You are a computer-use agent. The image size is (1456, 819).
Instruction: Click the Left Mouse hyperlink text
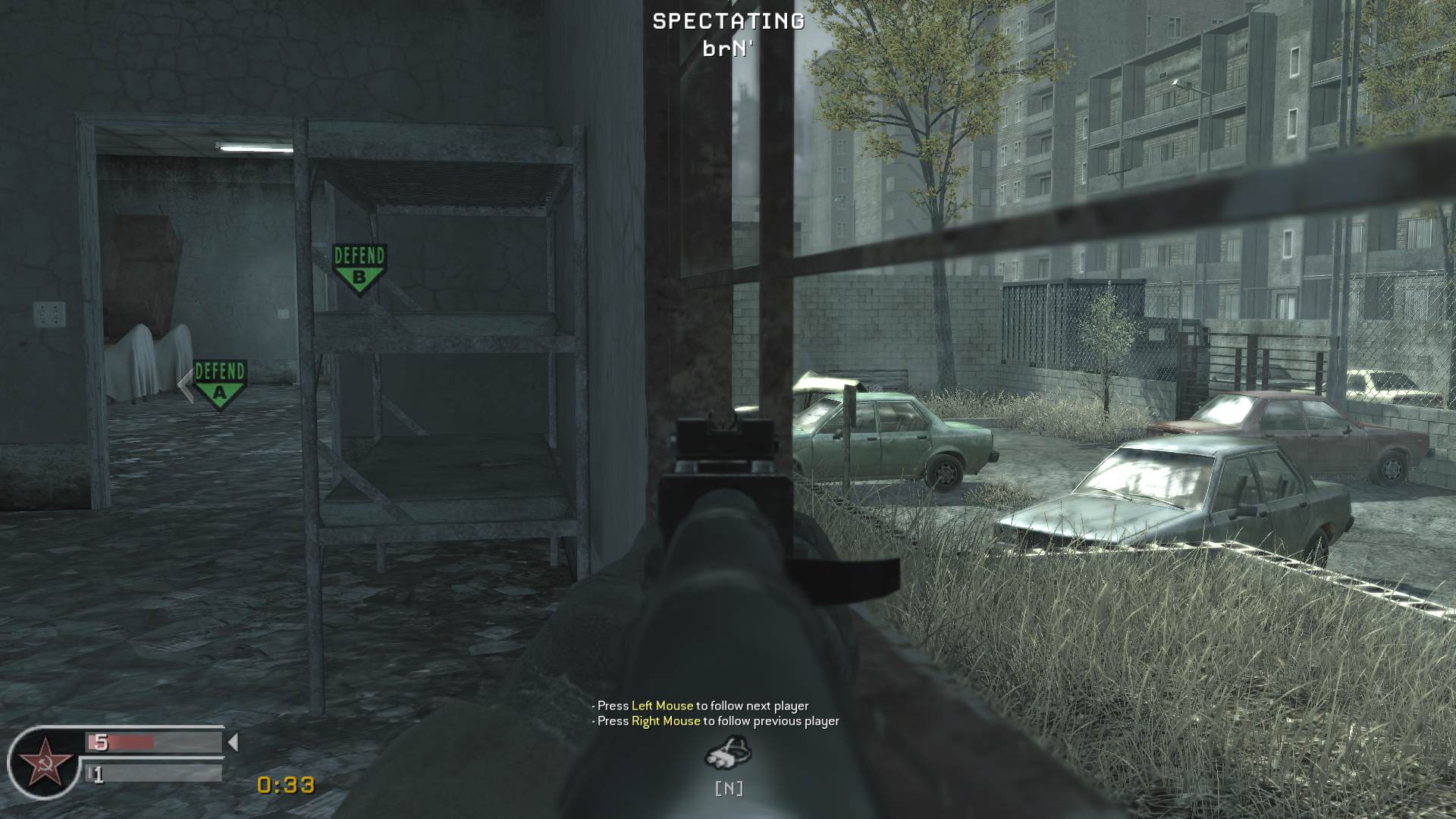click(x=663, y=704)
